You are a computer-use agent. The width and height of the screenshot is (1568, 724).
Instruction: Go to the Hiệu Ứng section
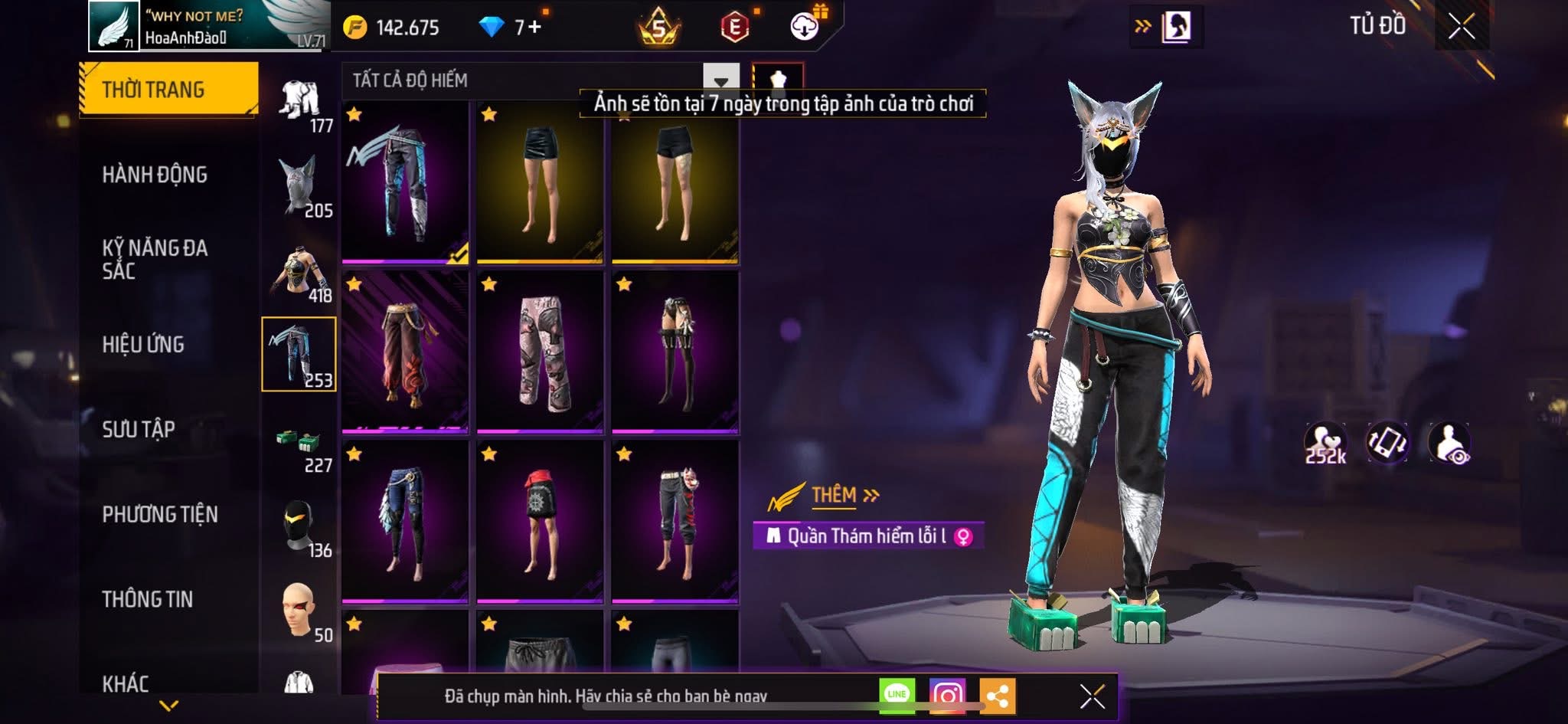click(x=143, y=345)
